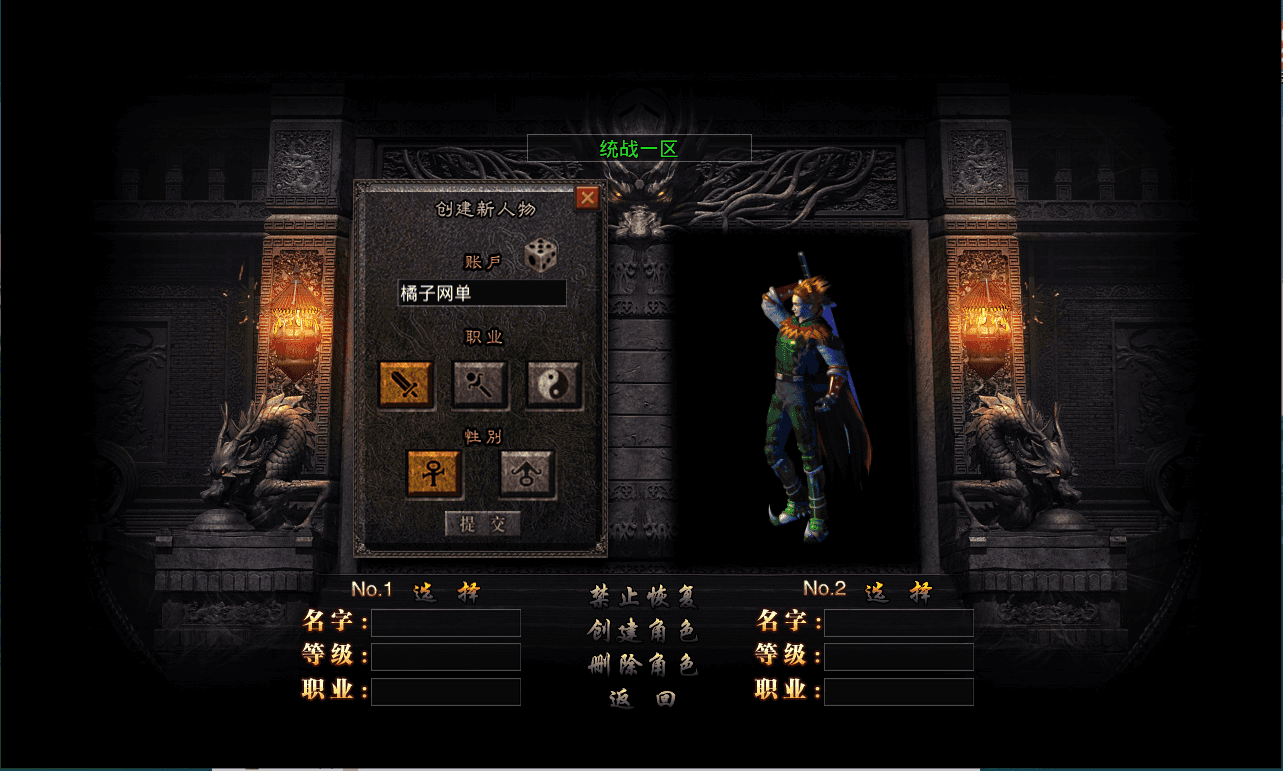
Task: Click the server banner 统战一区
Action: coord(640,147)
